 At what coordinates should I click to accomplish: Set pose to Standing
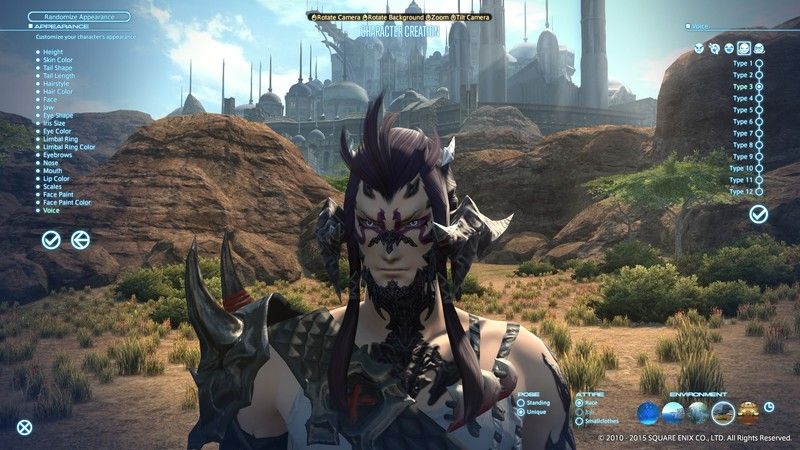[521, 403]
